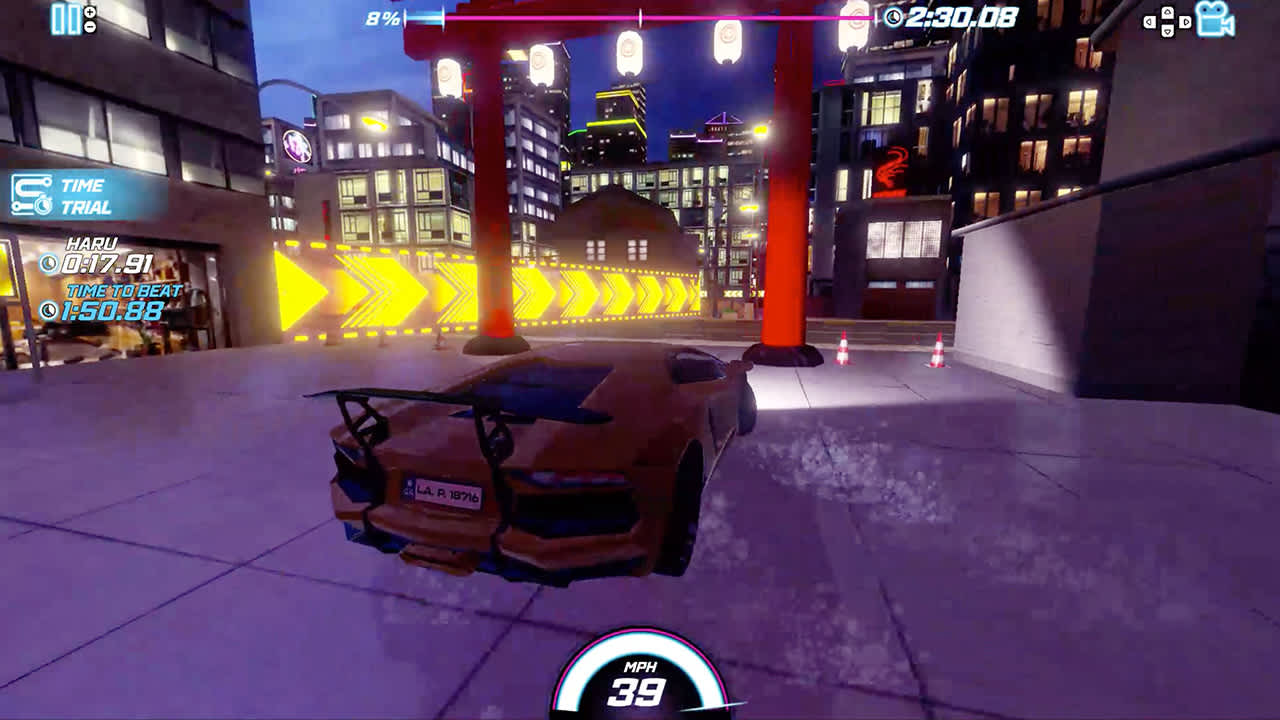1280x720 pixels.
Task: Toggle camera view with the d-pad right arrow
Action: point(1184,20)
